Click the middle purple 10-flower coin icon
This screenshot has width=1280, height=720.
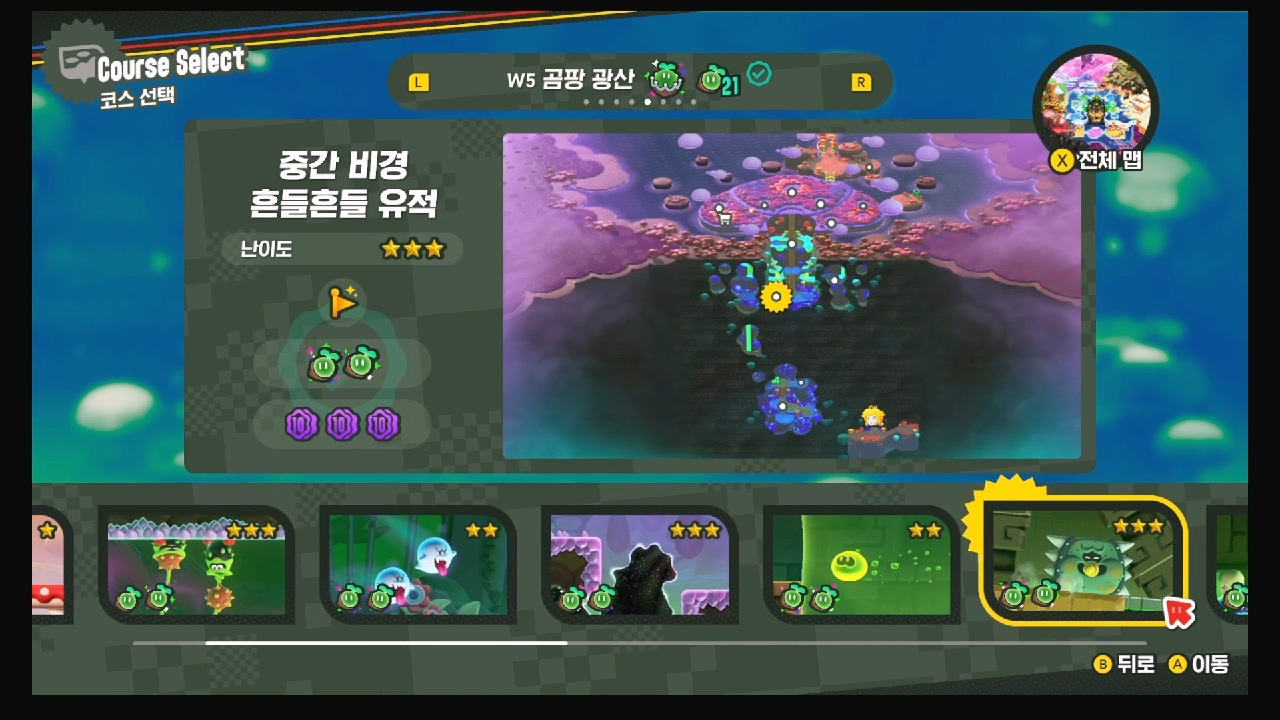pos(342,423)
